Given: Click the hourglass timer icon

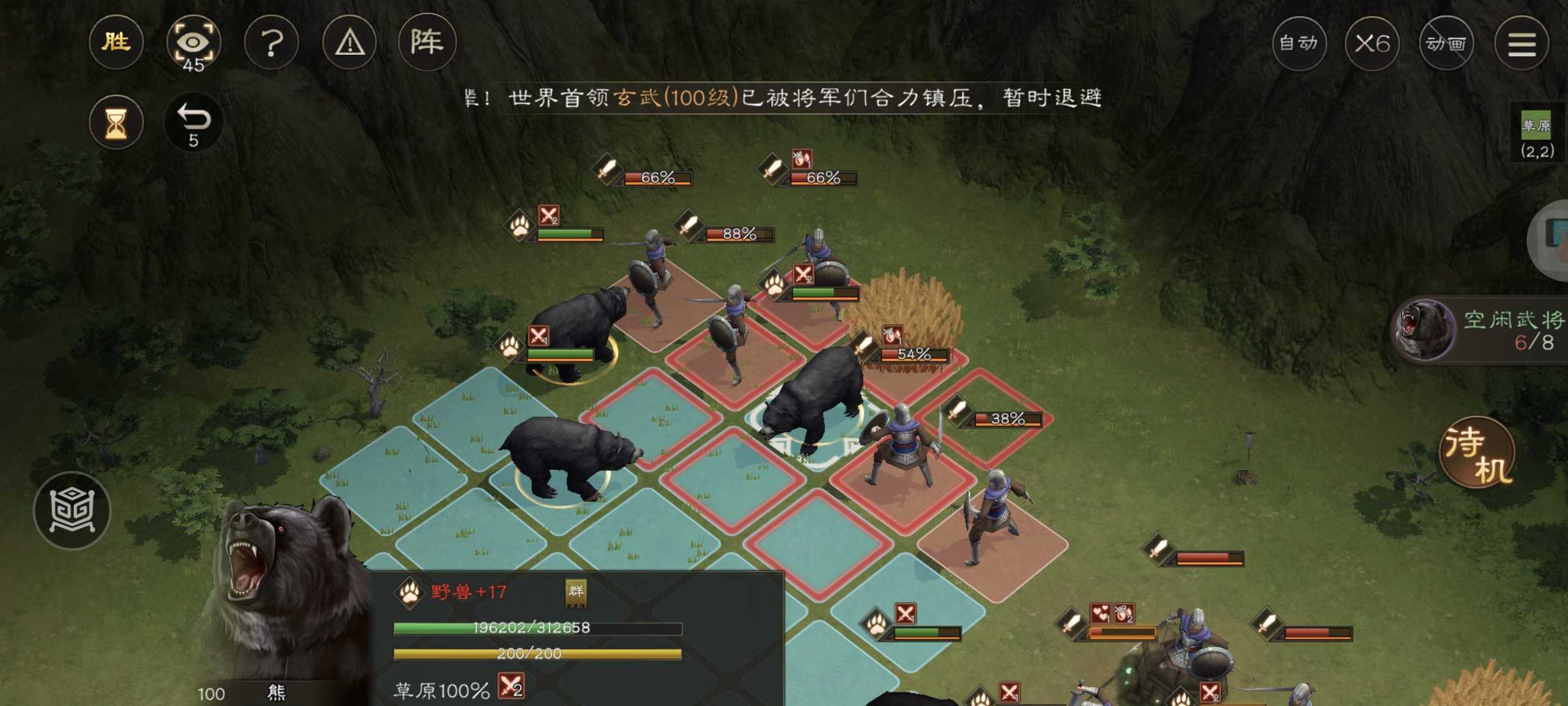Looking at the screenshot, I should [116, 122].
